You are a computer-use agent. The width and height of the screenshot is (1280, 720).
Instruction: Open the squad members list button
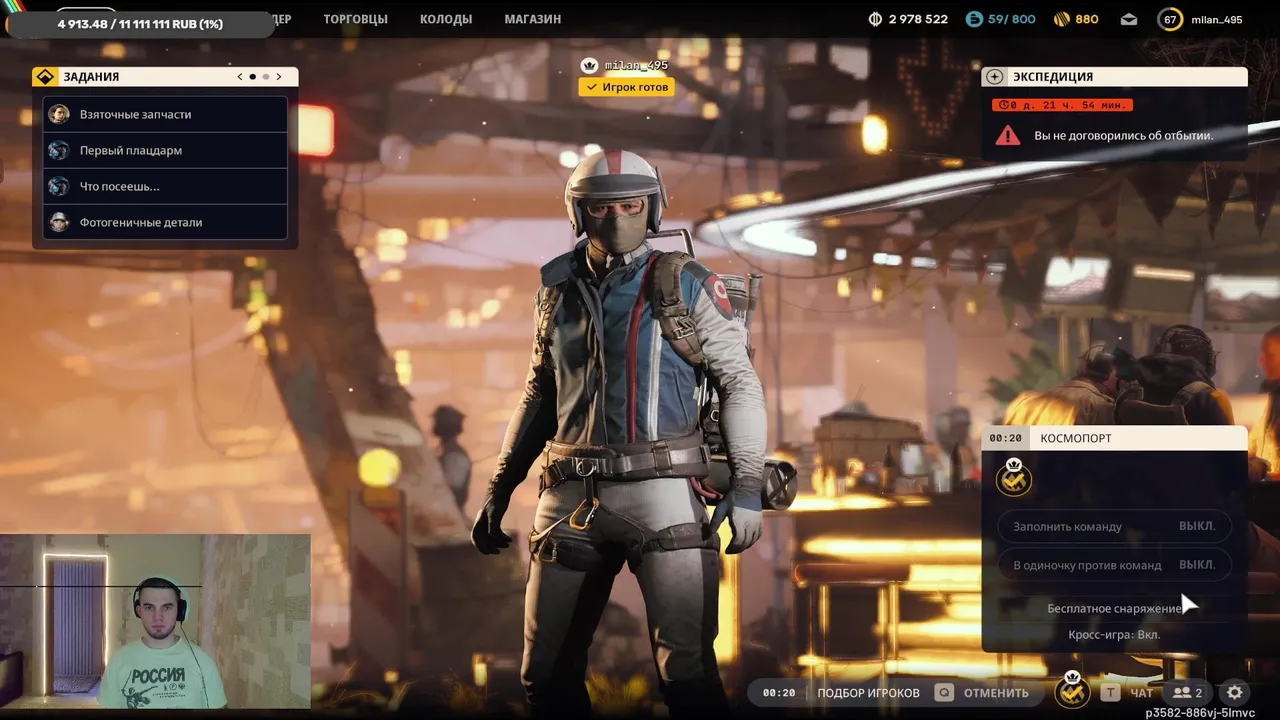(x=1188, y=692)
